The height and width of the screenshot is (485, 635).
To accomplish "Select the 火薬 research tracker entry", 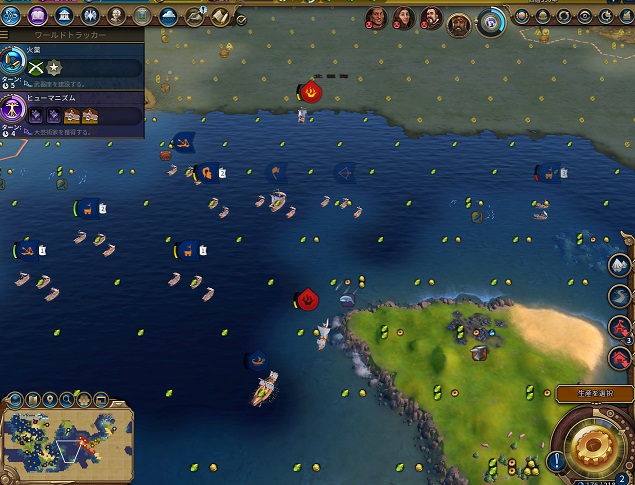I will pyautogui.click(x=72, y=62).
